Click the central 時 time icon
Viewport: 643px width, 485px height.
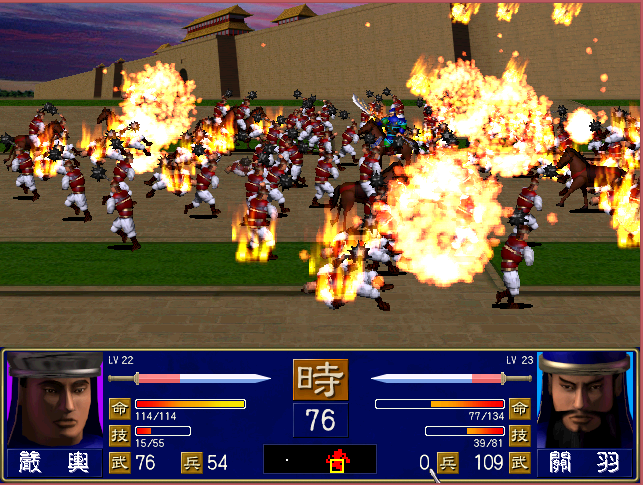(320, 380)
